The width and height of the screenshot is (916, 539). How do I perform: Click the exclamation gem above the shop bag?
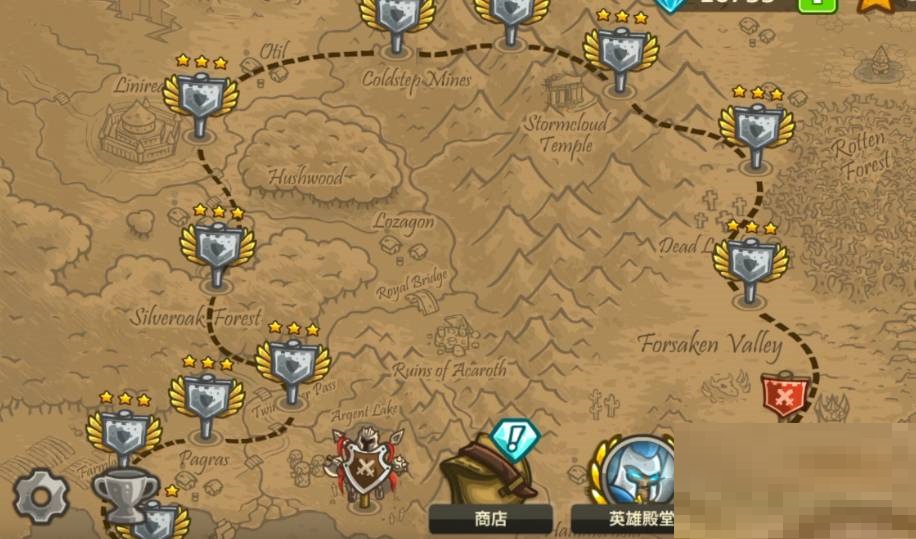515,437
